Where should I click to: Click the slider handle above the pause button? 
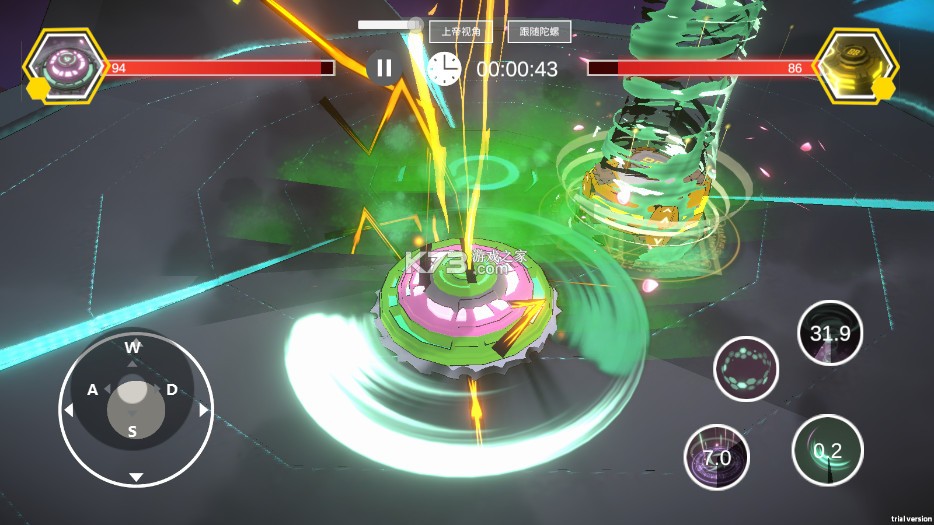click(415, 24)
